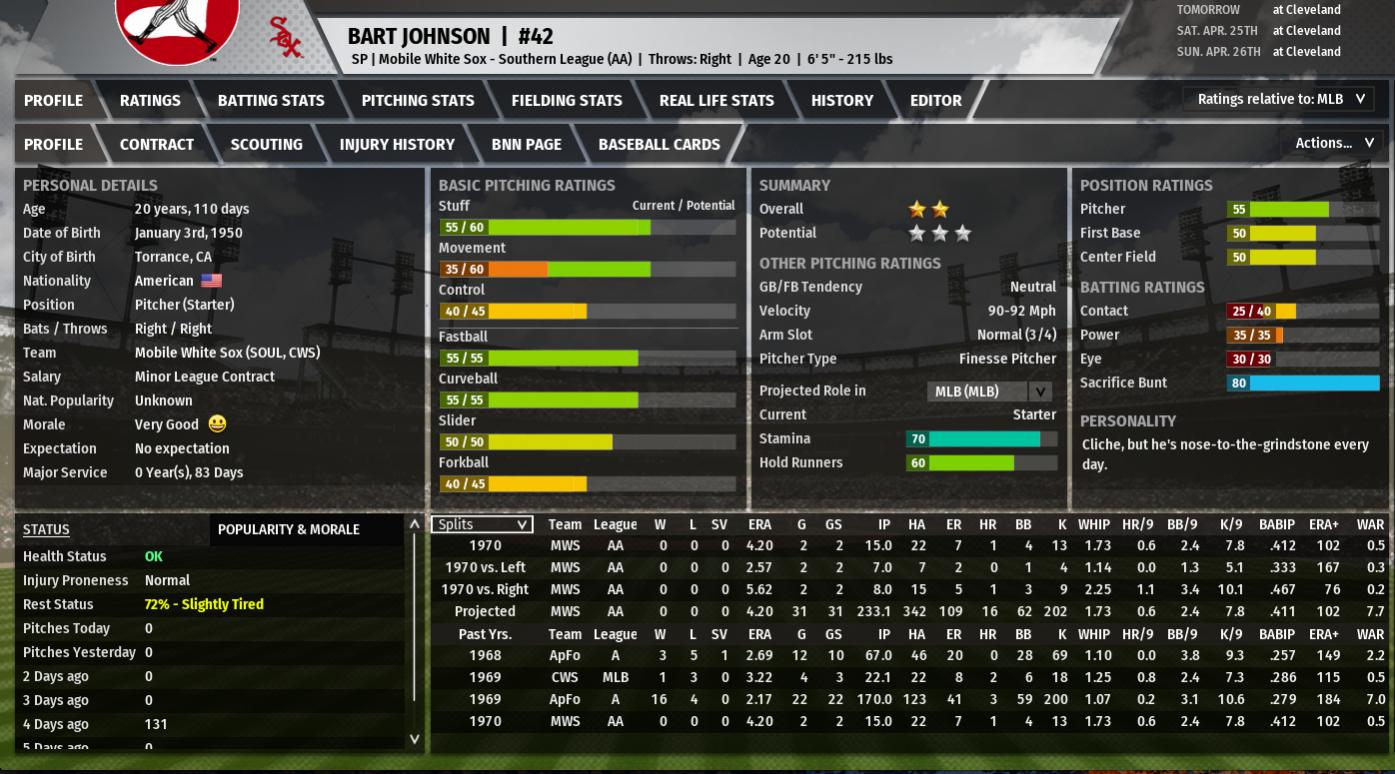1395x774 pixels.
Task: Select the Scouting sub-tab
Action: 266,144
